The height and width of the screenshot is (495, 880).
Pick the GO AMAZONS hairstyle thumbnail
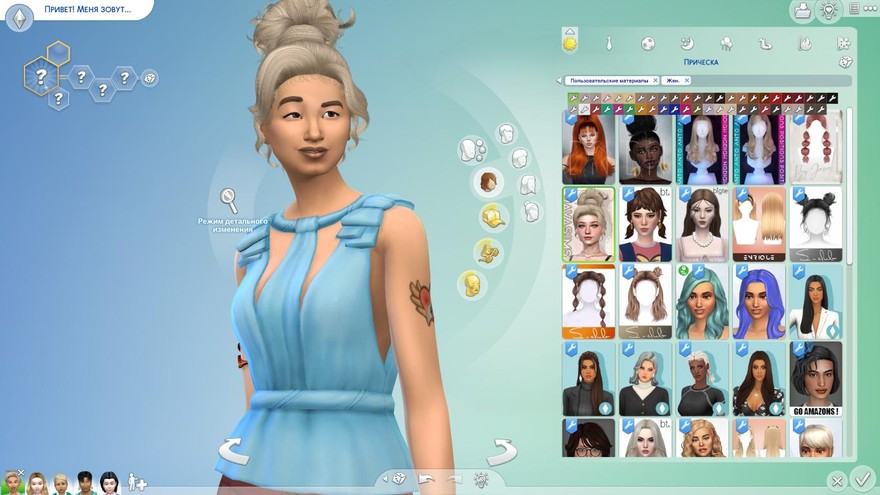click(x=815, y=381)
